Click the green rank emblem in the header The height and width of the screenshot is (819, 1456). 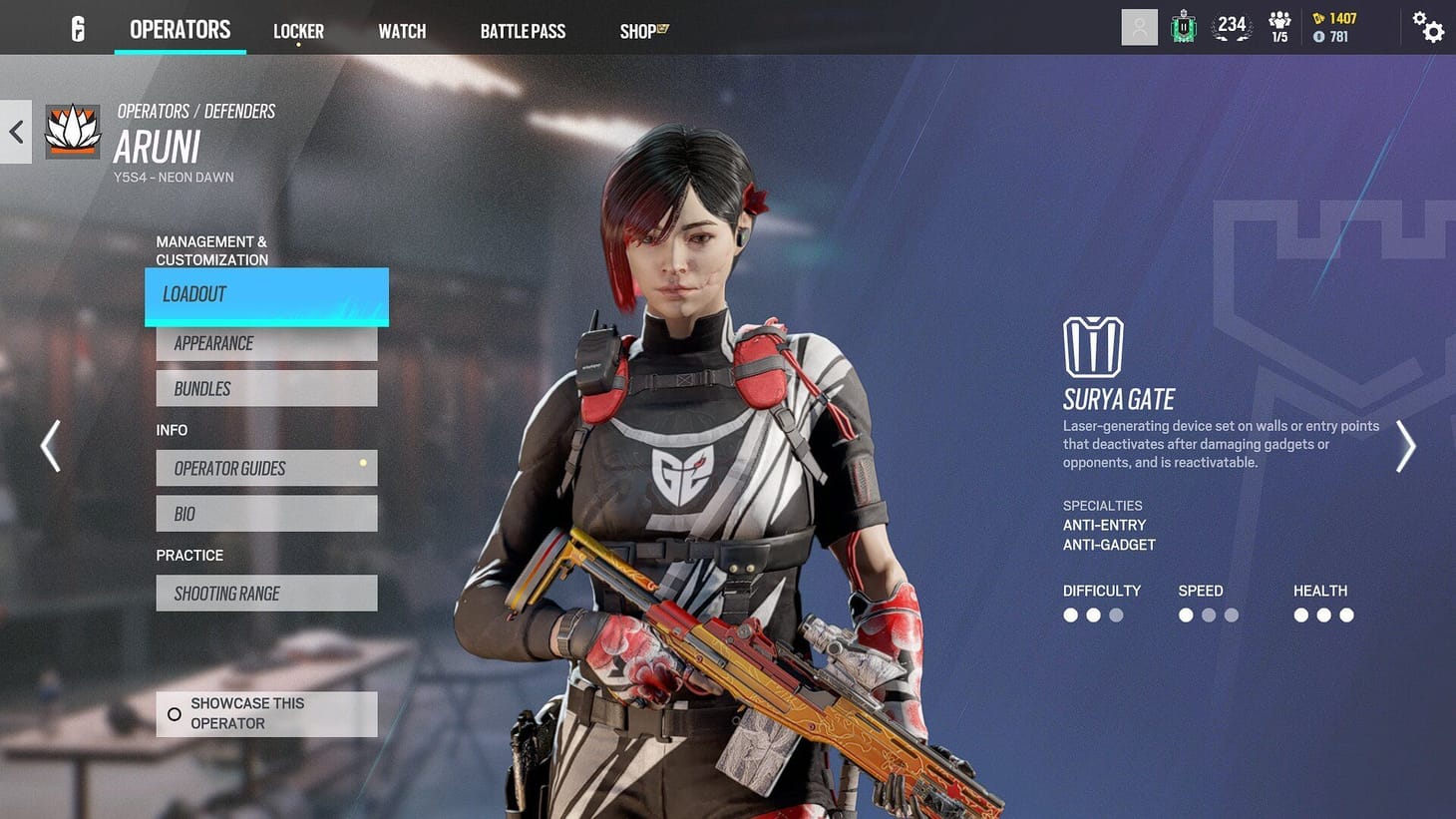[1183, 27]
